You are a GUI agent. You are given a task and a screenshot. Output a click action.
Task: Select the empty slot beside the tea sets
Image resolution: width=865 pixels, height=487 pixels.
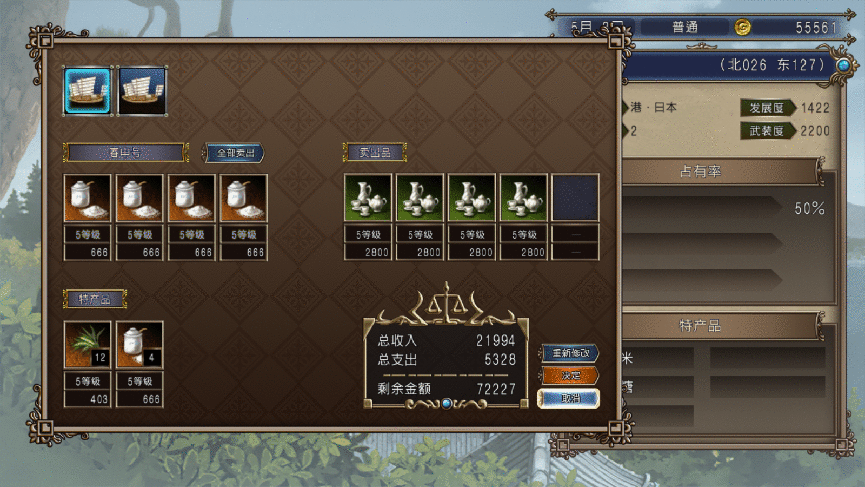coord(575,198)
